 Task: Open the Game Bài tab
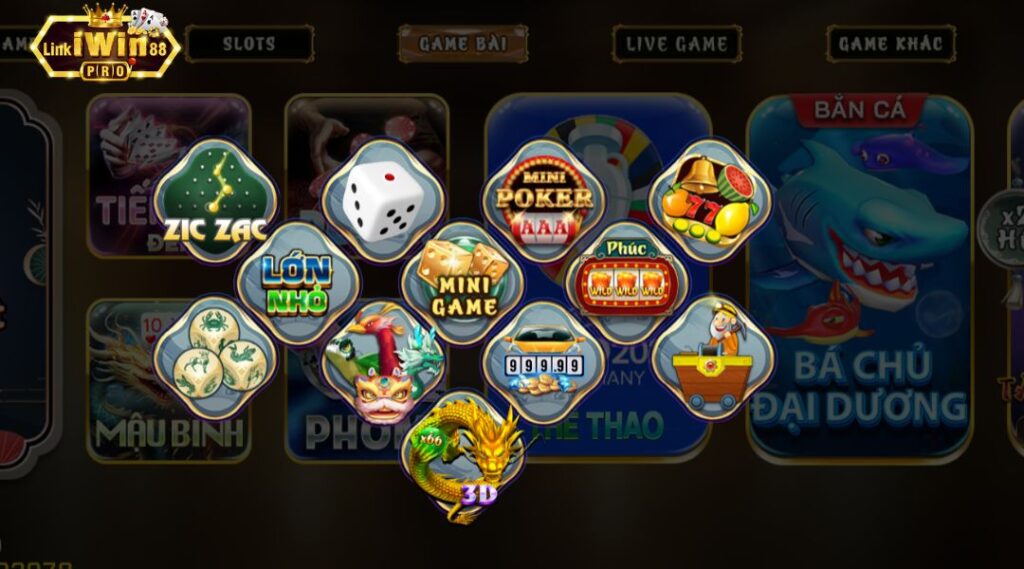click(463, 44)
